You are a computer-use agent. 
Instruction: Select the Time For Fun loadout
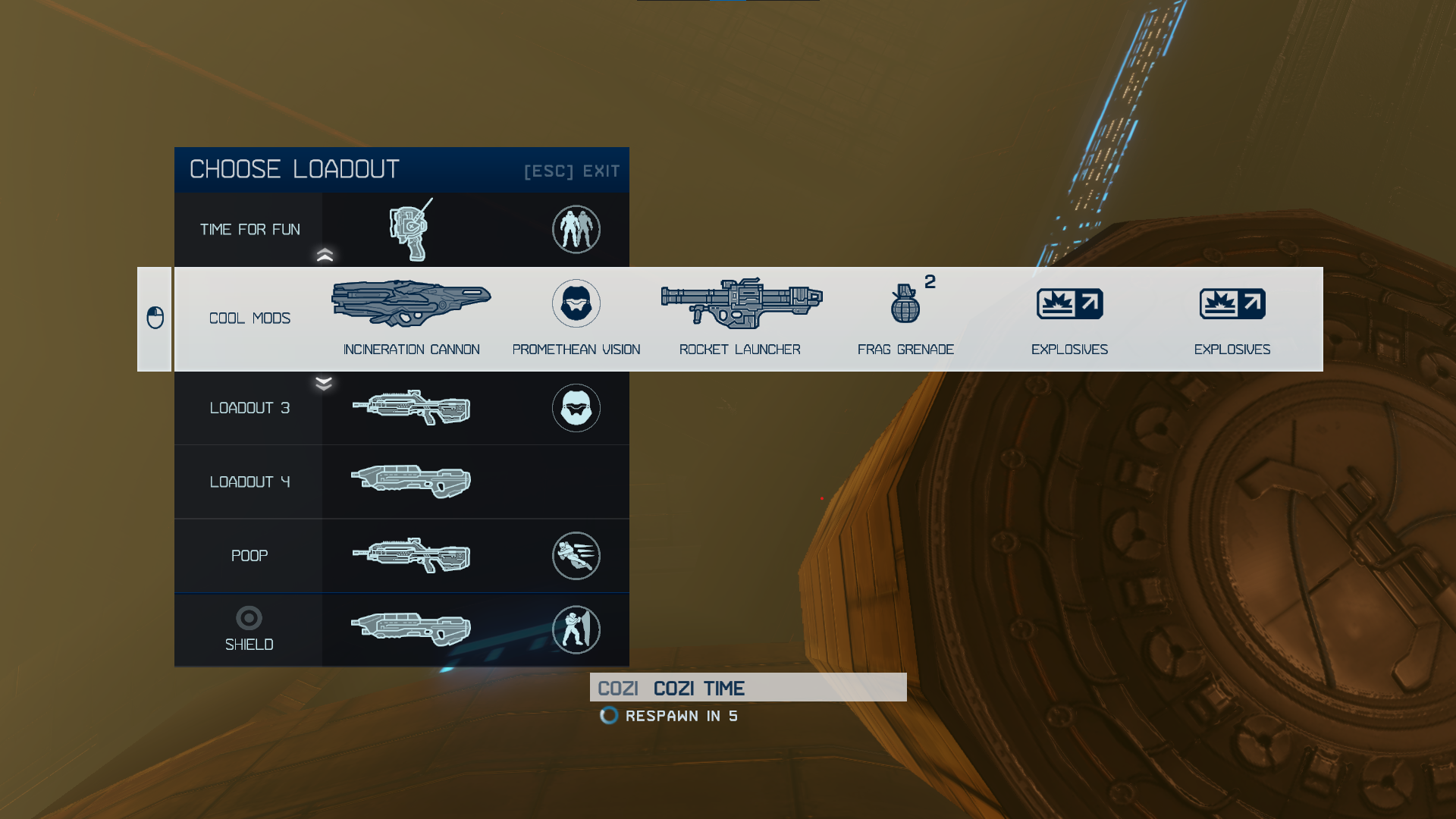coord(249,230)
